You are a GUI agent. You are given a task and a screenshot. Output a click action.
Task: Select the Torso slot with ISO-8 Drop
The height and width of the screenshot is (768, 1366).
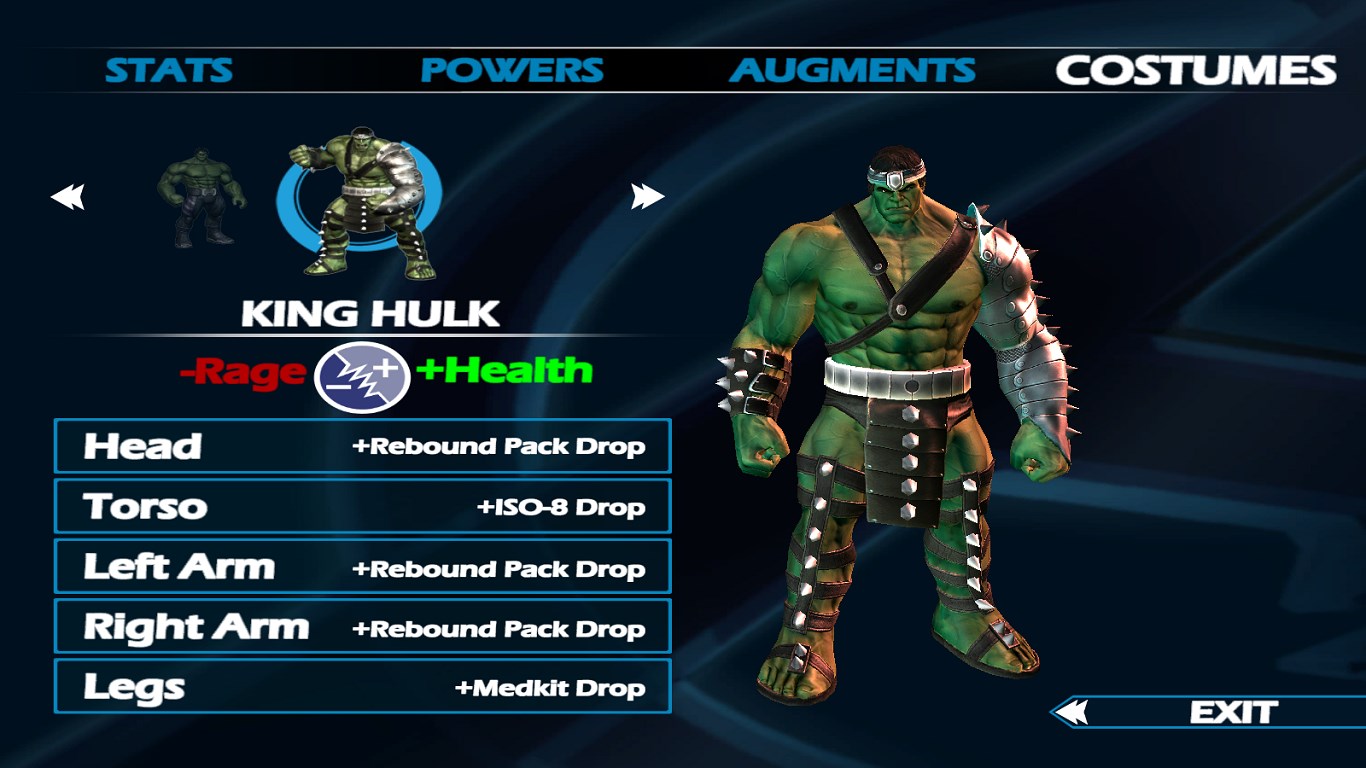362,506
